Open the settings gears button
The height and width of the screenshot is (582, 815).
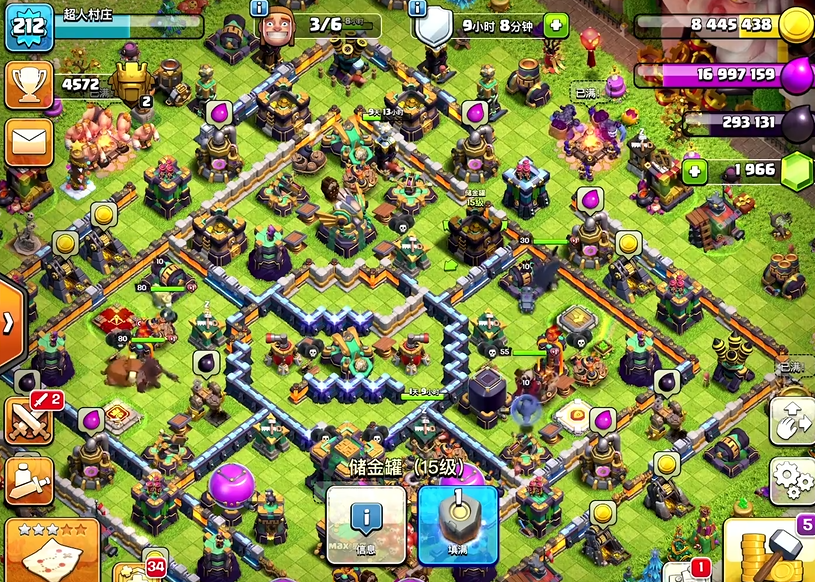[x=791, y=481]
